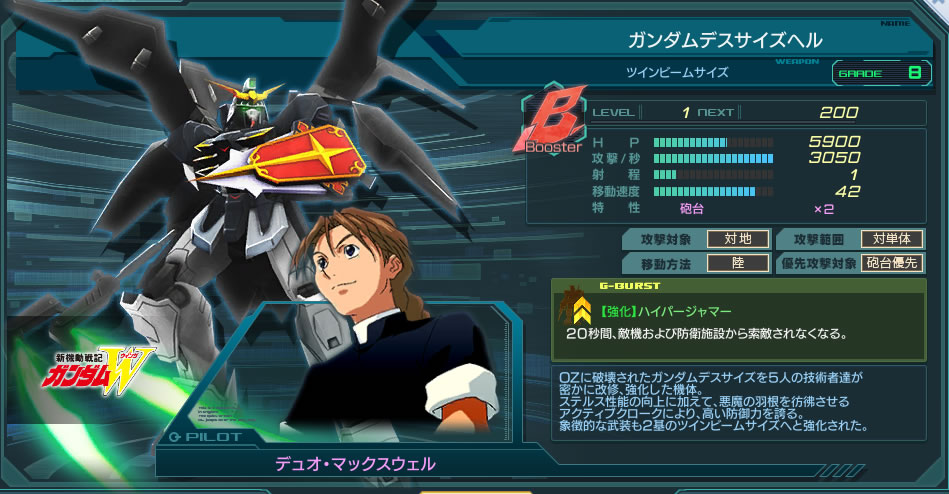Click the 対地 attack target tag
The image size is (949, 494).
pos(738,239)
